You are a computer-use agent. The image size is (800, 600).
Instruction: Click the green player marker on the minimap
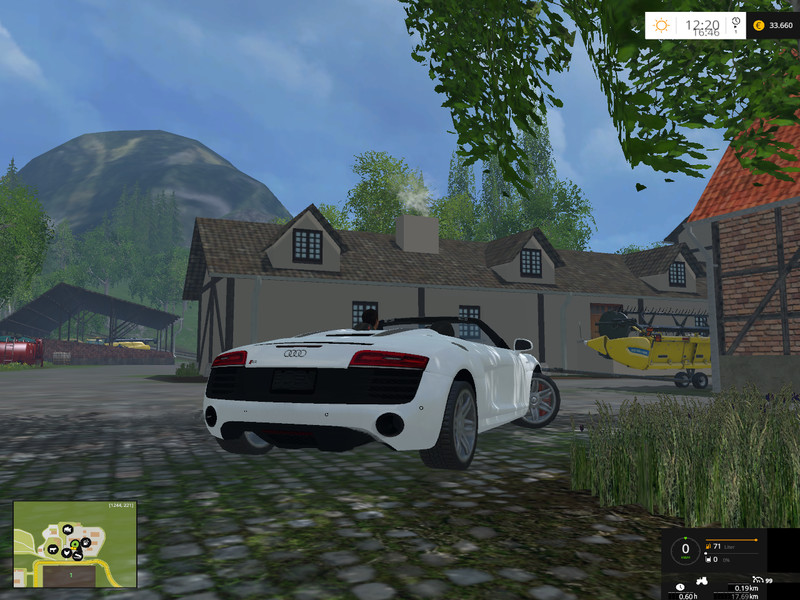[74, 544]
